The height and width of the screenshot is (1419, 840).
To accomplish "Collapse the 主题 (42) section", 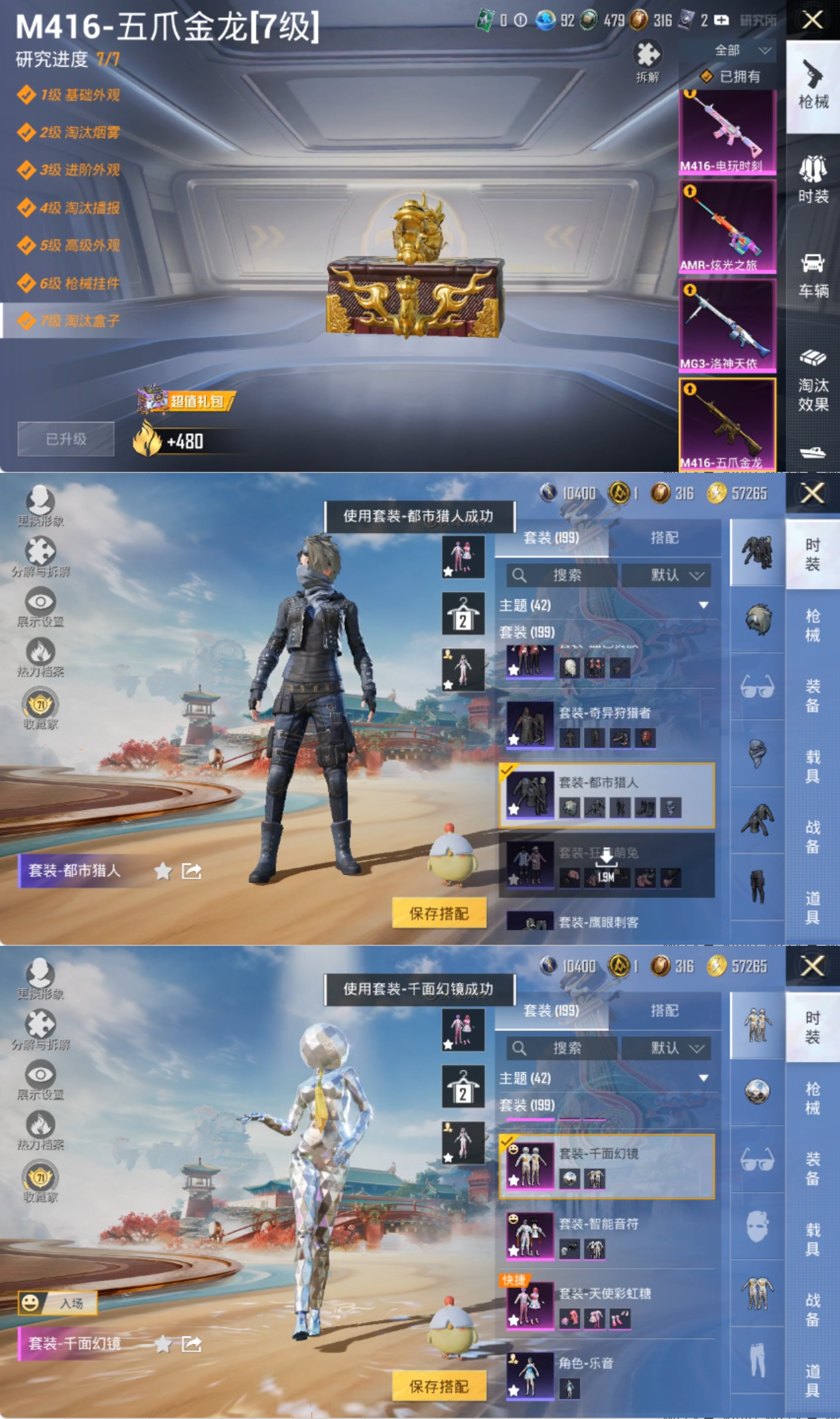I will click(x=704, y=604).
